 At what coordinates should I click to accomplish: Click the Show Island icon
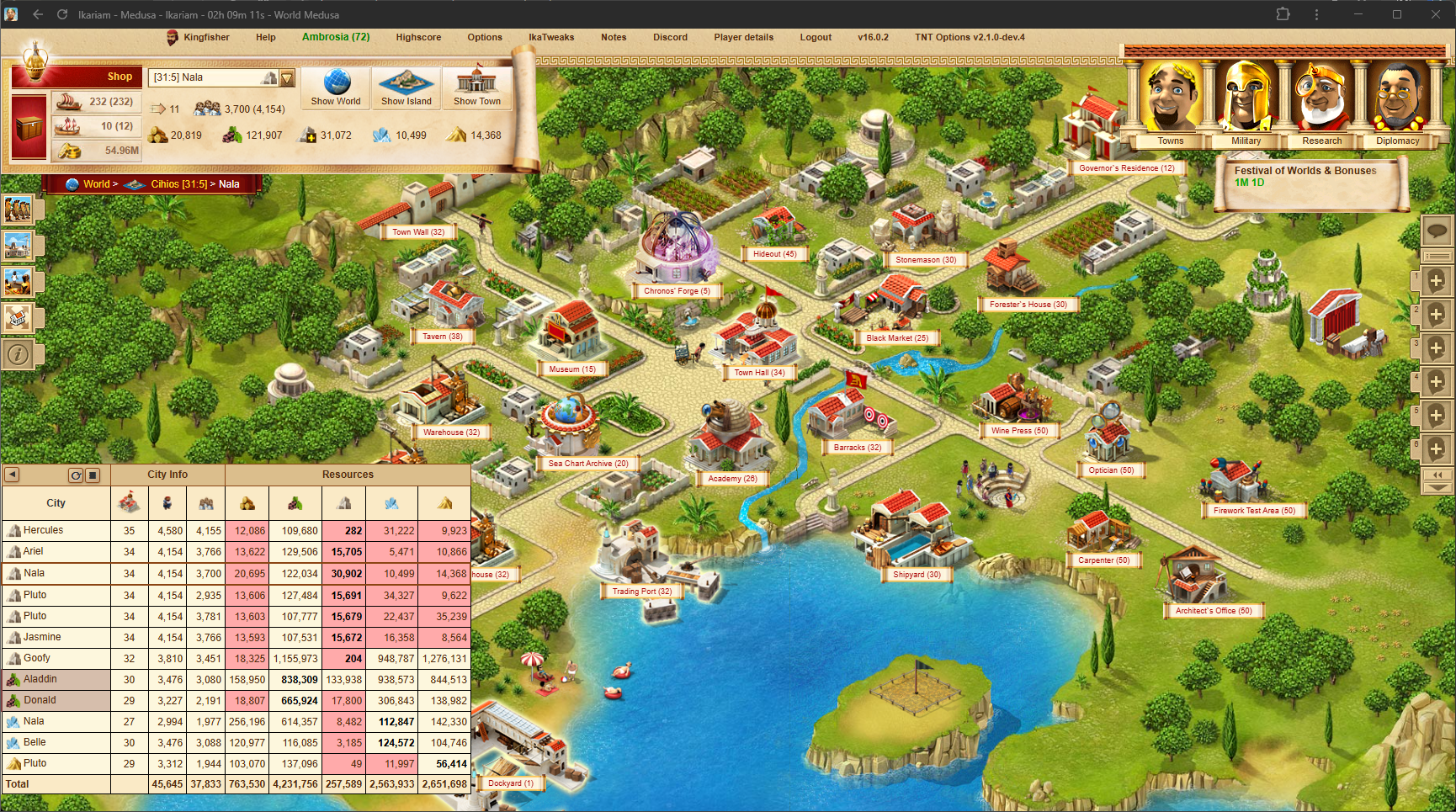(x=406, y=88)
